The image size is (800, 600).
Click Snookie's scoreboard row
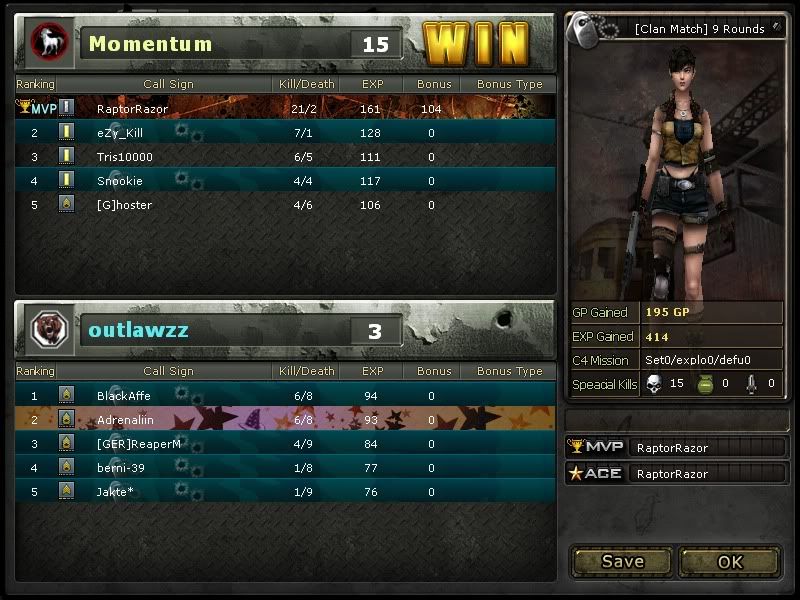click(x=285, y=181)
